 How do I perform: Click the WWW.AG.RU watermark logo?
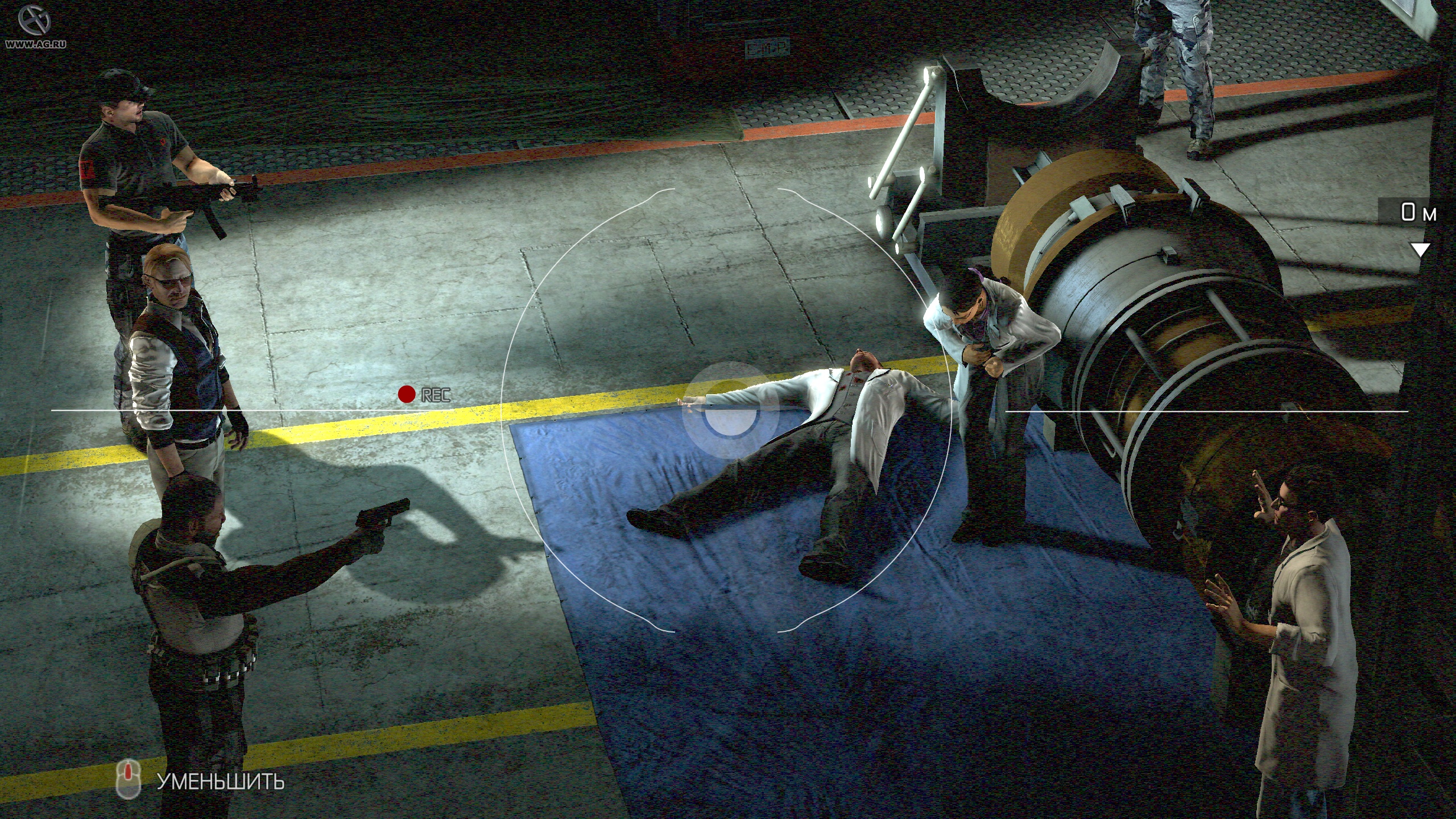(35, 26)
